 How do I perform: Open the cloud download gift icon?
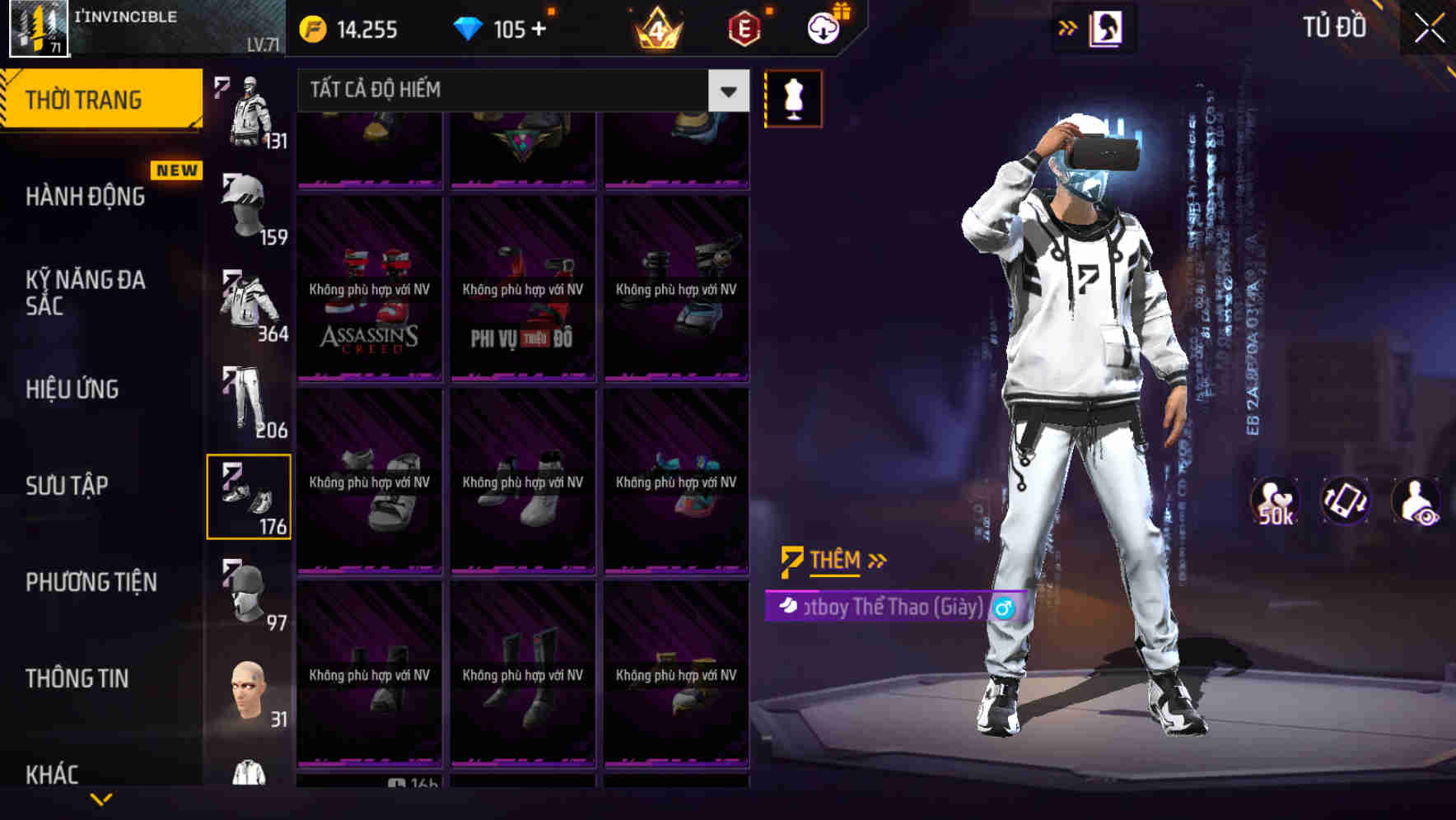pos(823,27)
